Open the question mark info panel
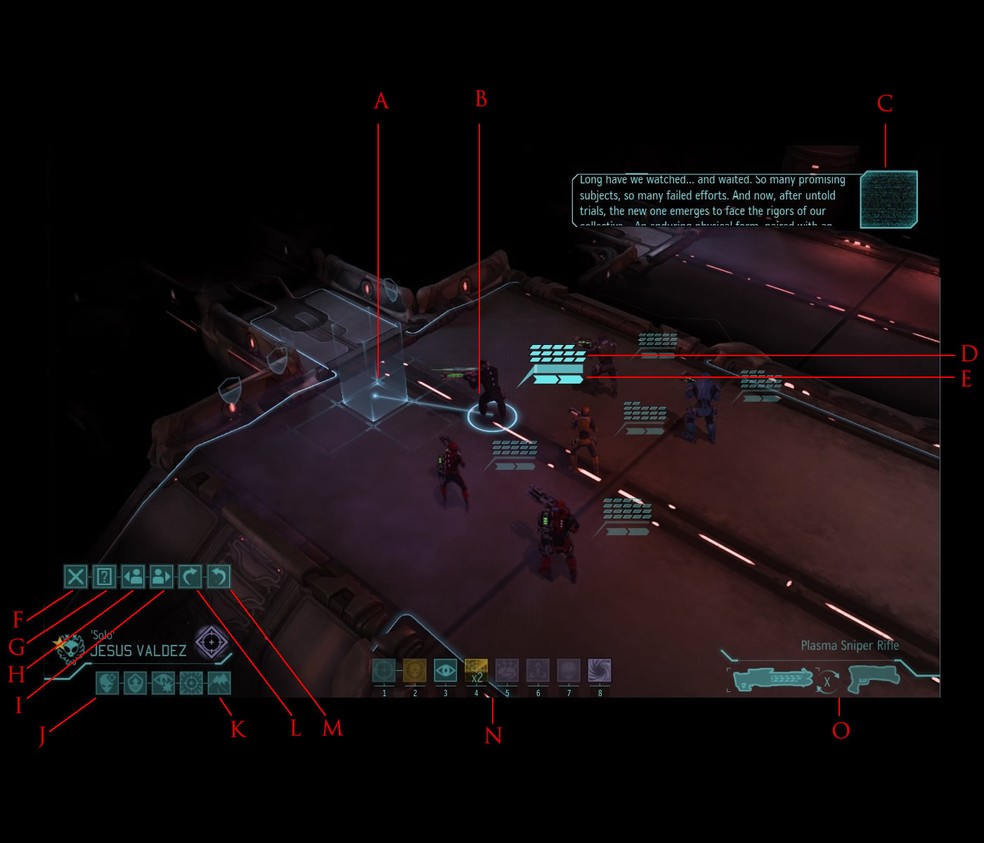 pos(104,576)
